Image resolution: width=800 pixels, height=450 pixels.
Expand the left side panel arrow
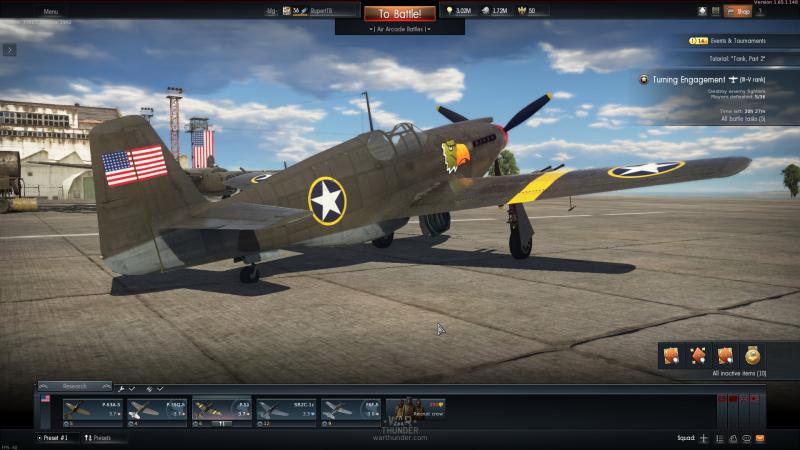coord(9,49)
